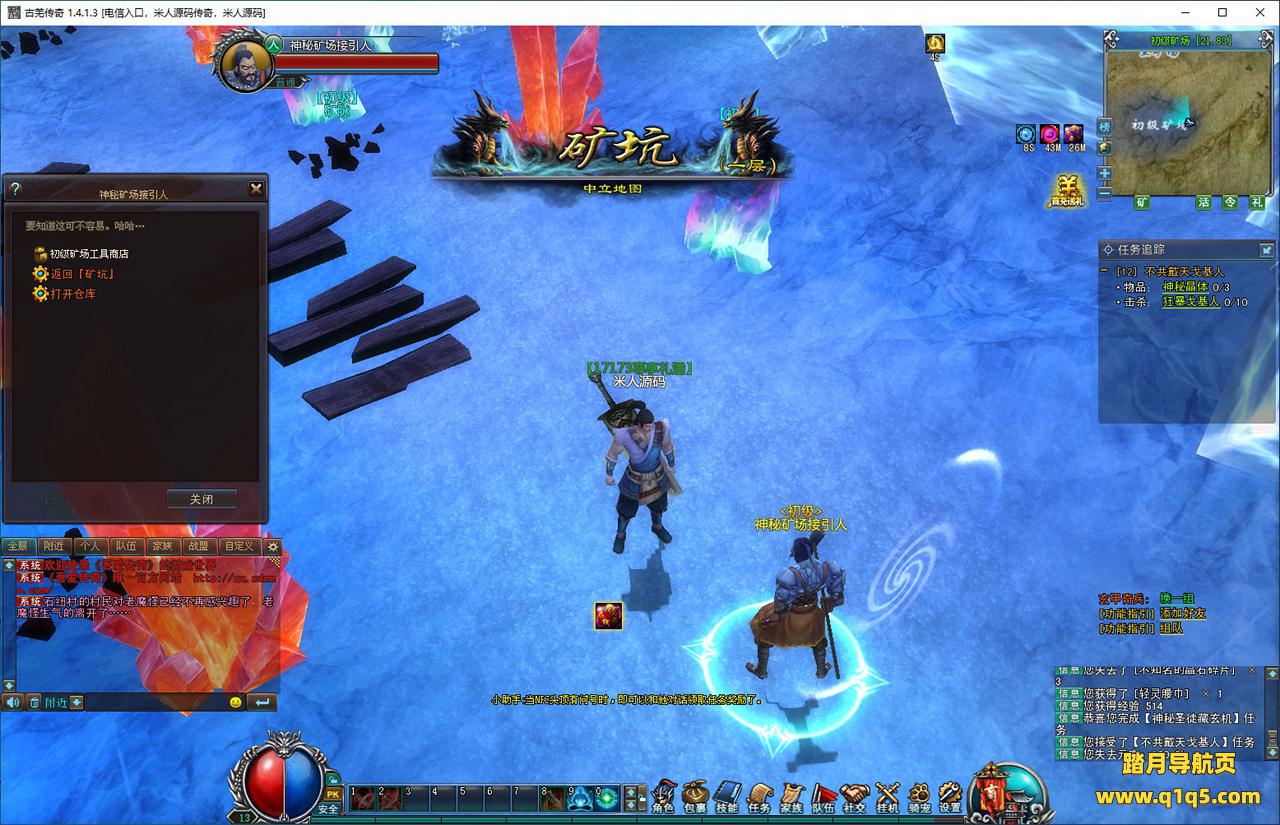This screenshot has width=1280, height=825.
Task: Open the 任务 quest scroll
Action: 759,797
